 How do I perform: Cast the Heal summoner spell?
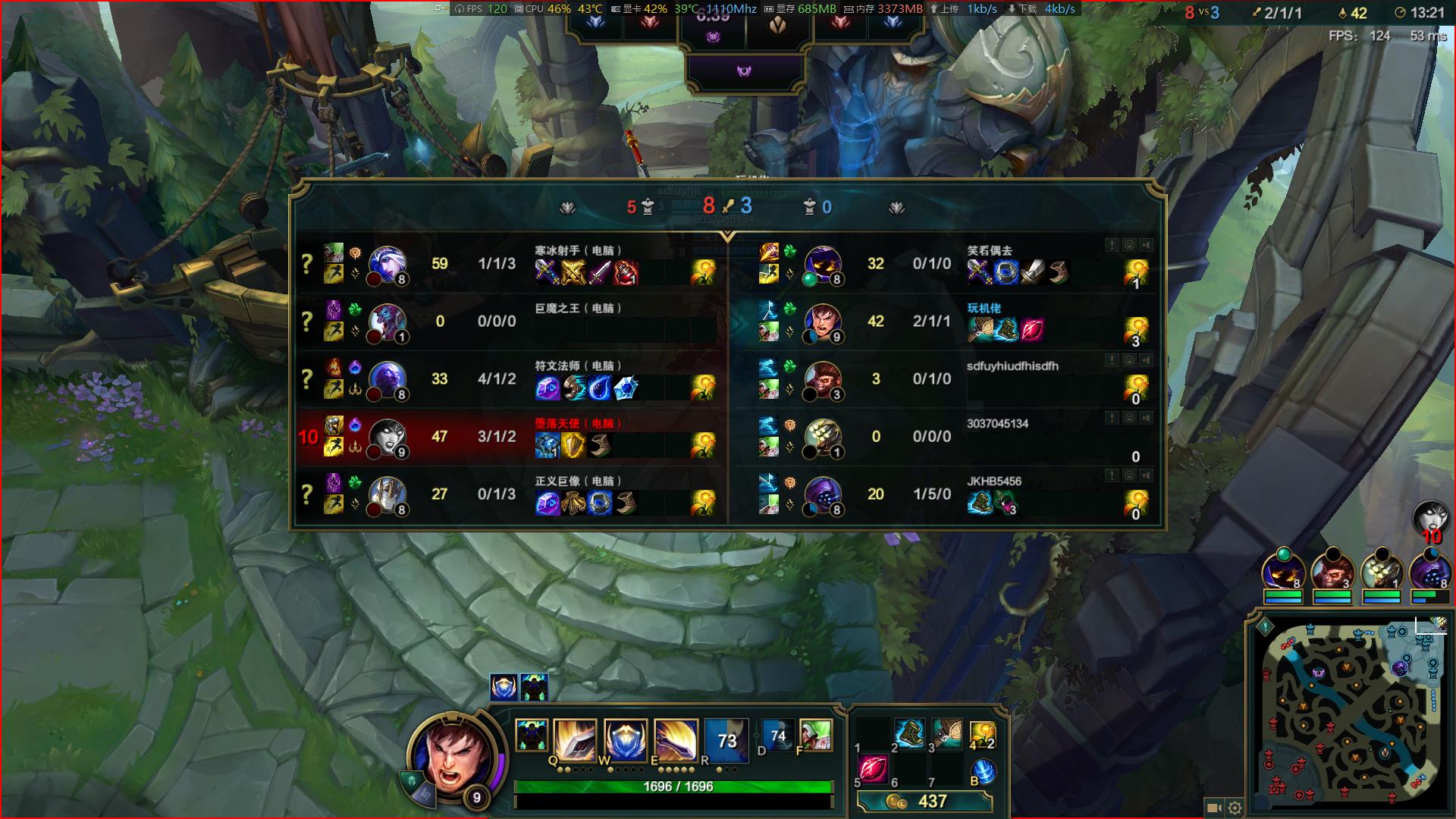coord(816,736)
